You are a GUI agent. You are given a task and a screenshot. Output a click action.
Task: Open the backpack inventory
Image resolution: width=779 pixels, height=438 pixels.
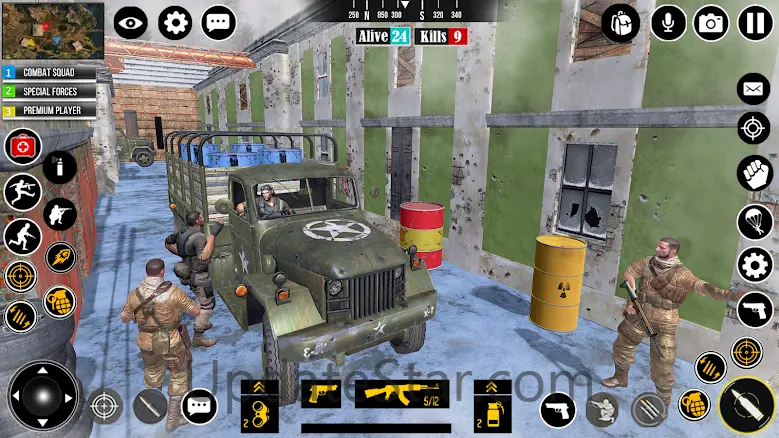[621, 23]
